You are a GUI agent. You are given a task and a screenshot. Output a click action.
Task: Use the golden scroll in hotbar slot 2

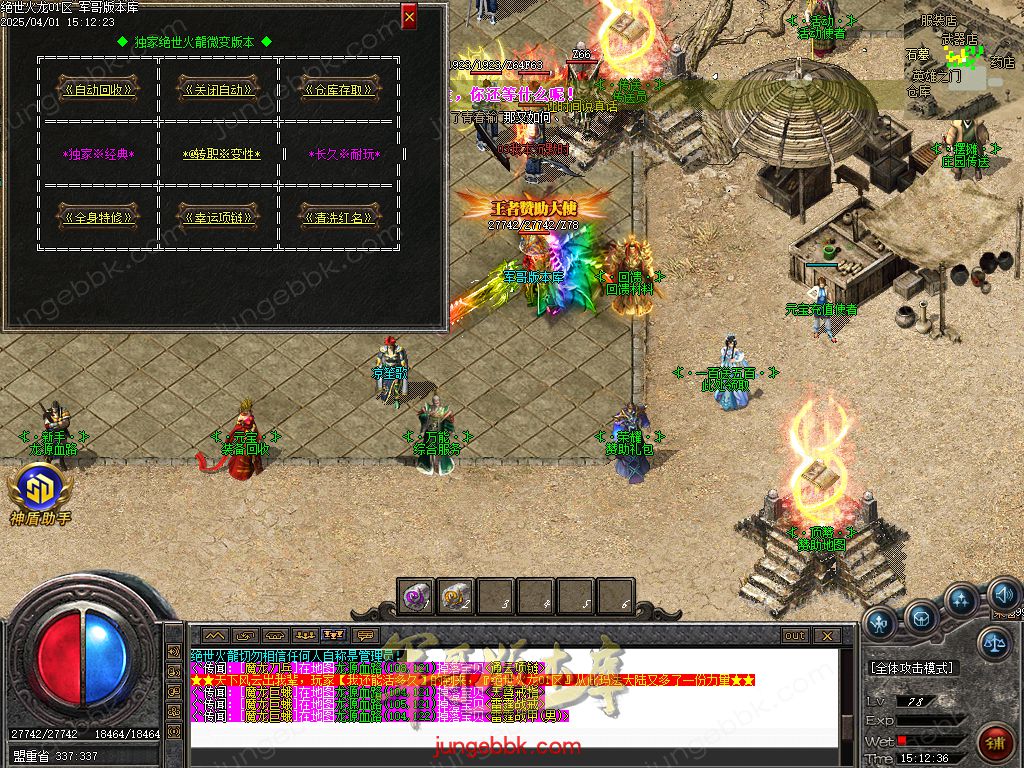(x=455, y=597)
